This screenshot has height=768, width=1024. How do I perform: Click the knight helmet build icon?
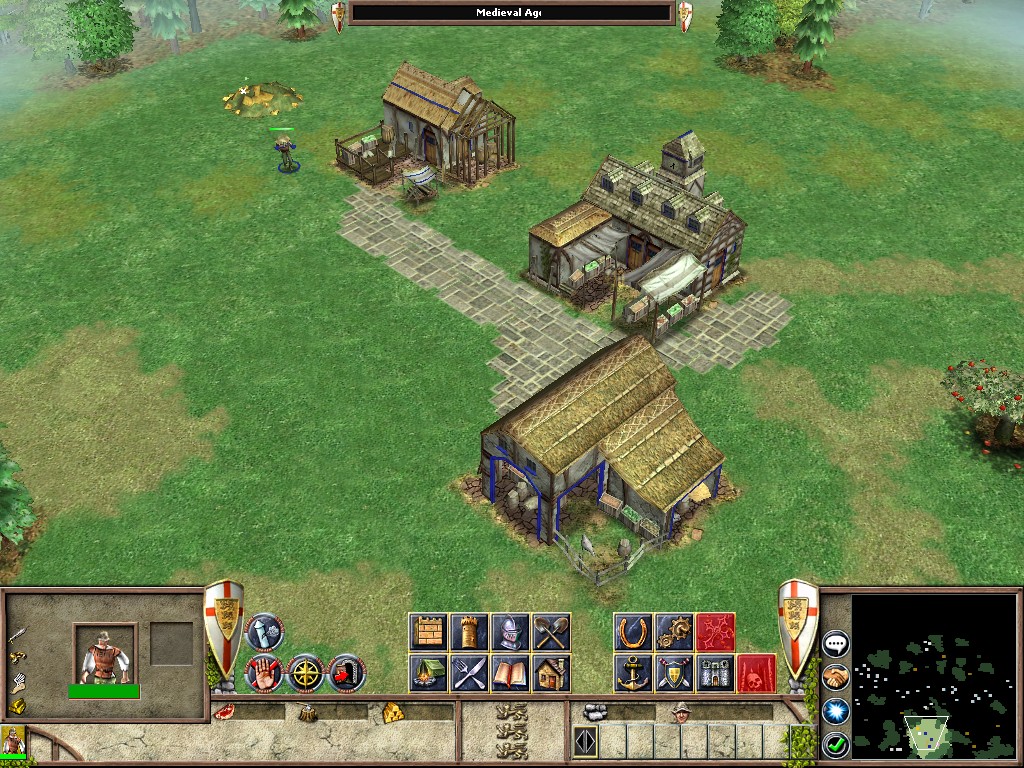click(510, 632)
